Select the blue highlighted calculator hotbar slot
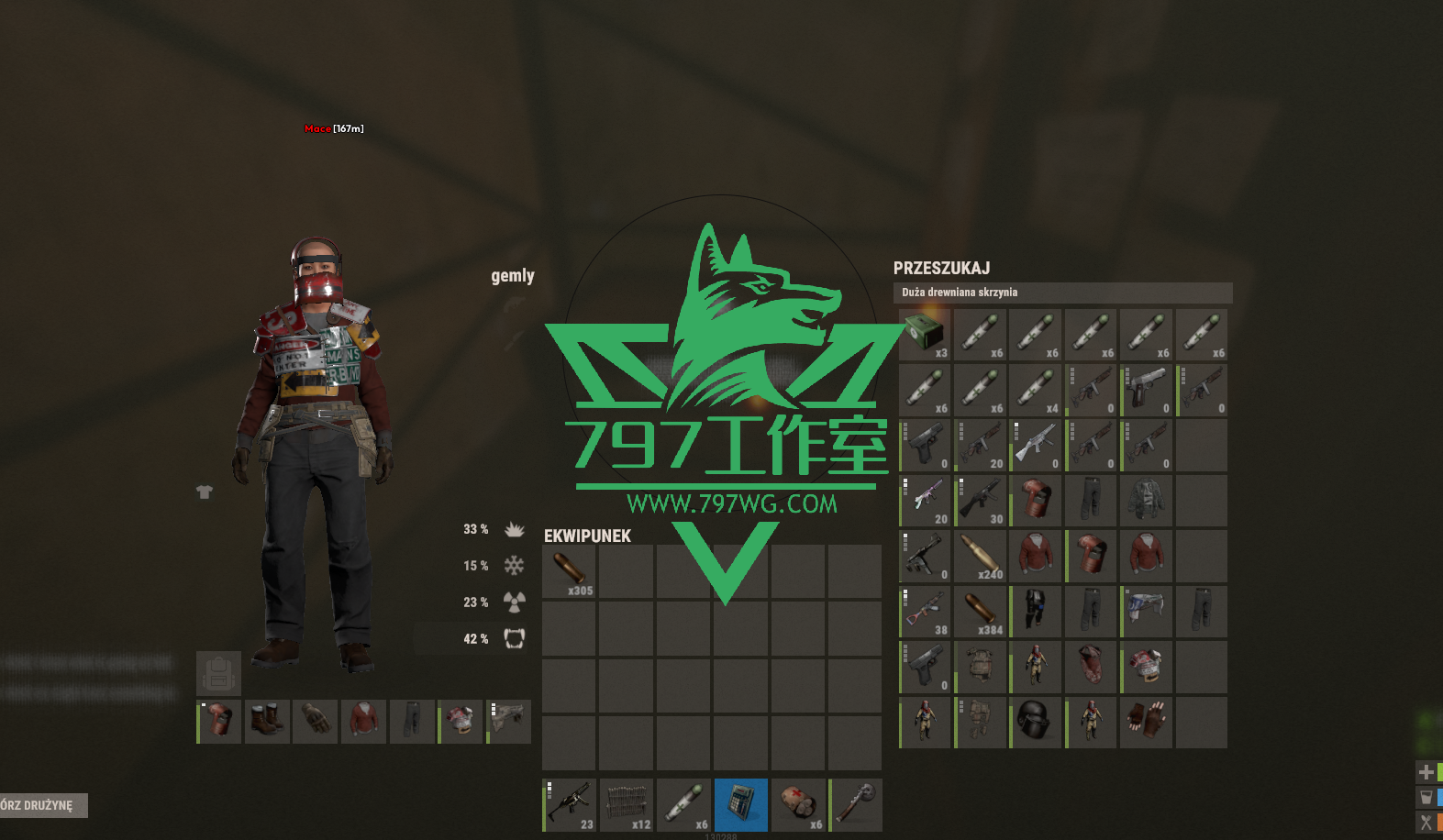This screenshot has height=840, width=1443. (741, 805)
